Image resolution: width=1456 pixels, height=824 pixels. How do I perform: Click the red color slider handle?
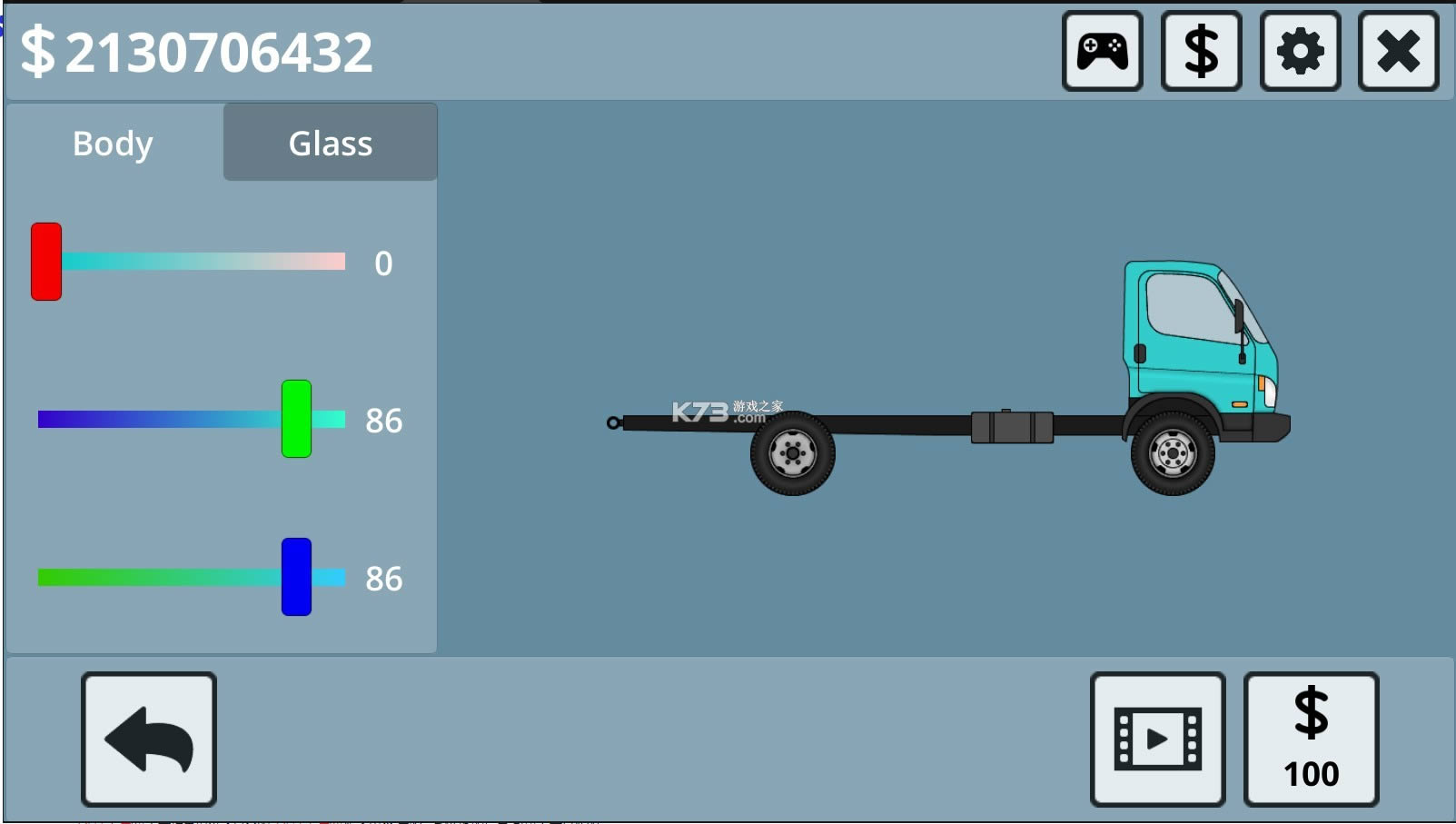(x=46, y=262)
